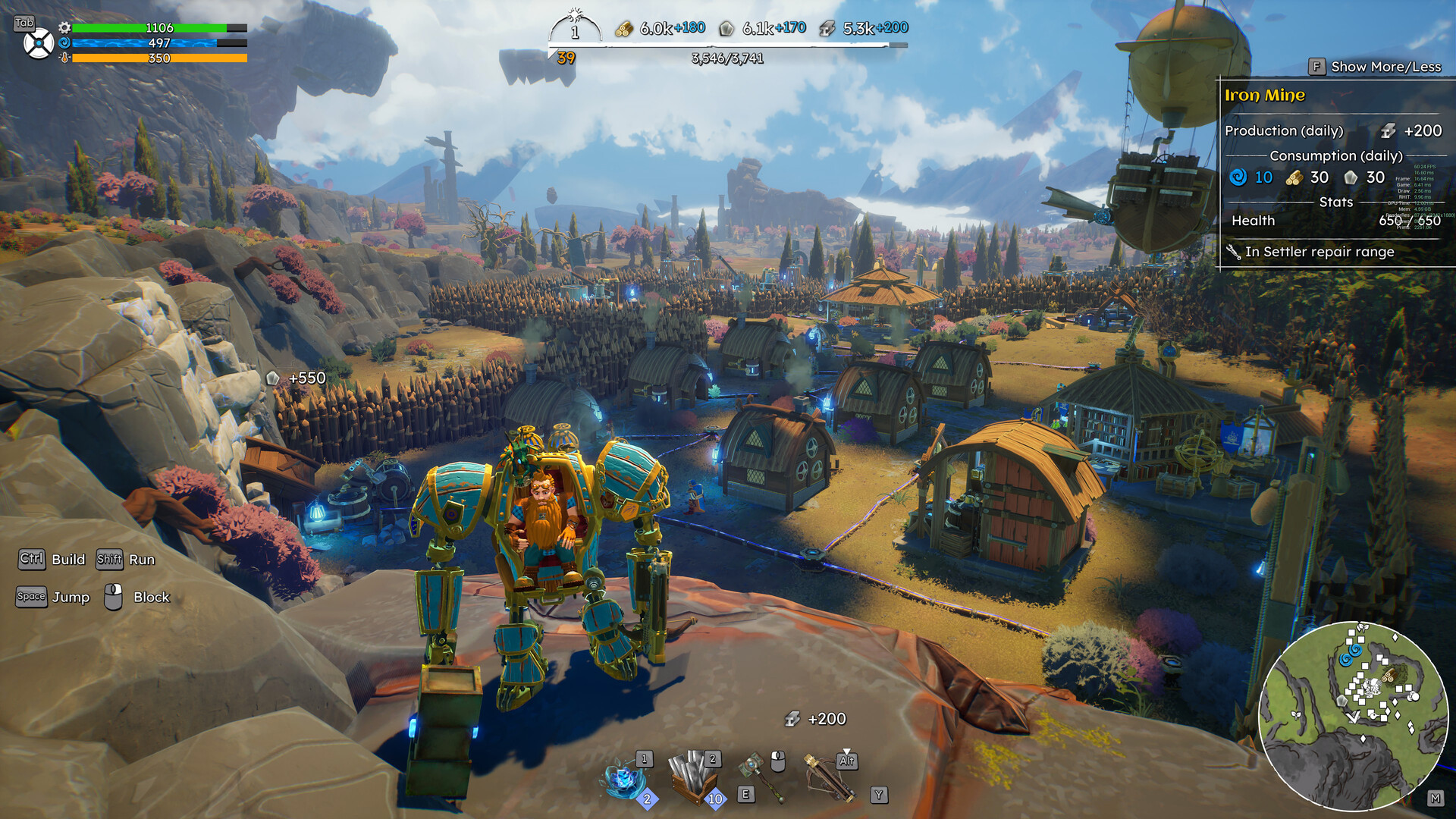The image size is (1456, 819).
Task: Select the crossbow weapon icon
Action: [x=827, y=775]
